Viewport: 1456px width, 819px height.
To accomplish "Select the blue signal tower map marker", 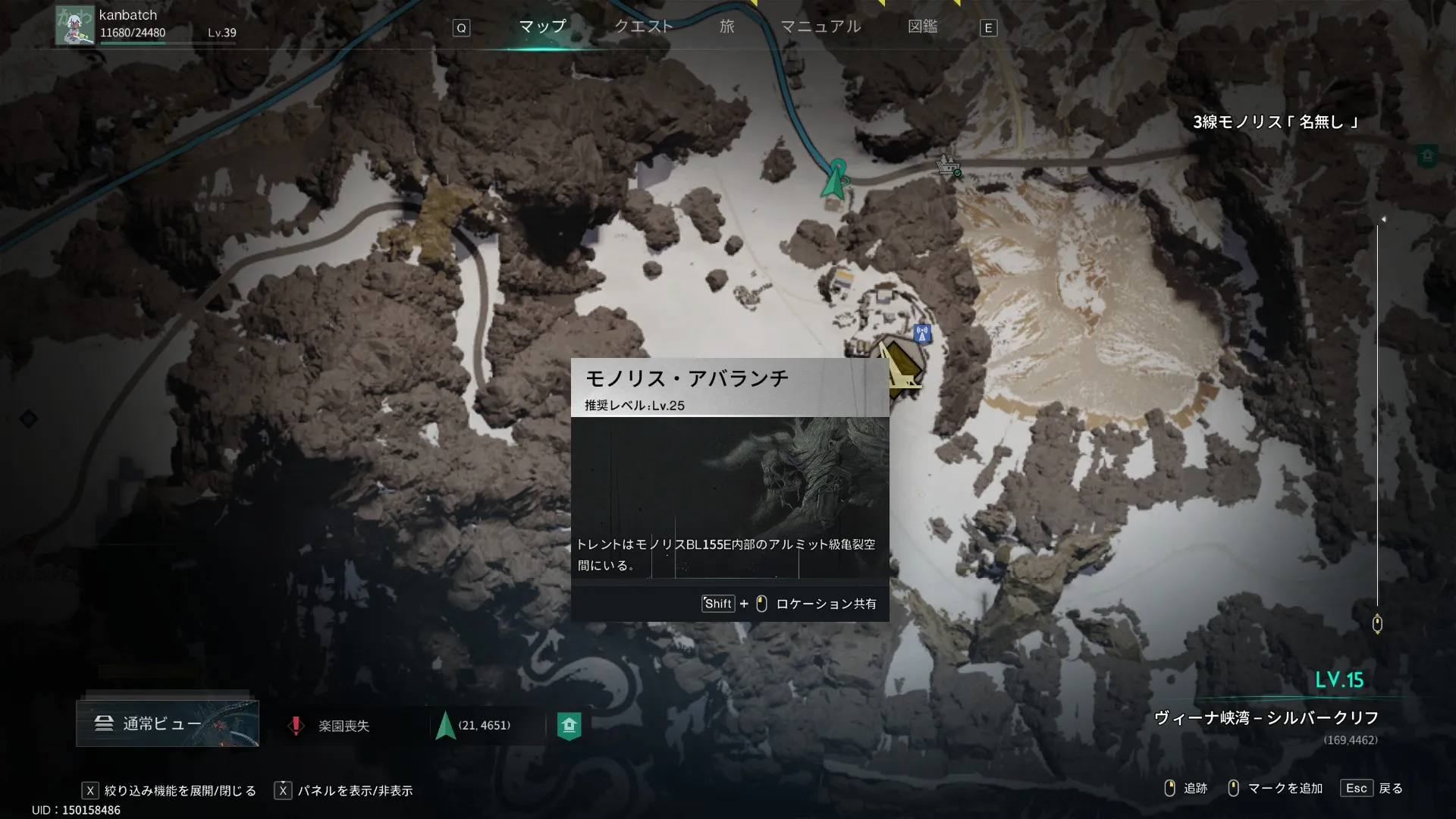I will point(922,334).
